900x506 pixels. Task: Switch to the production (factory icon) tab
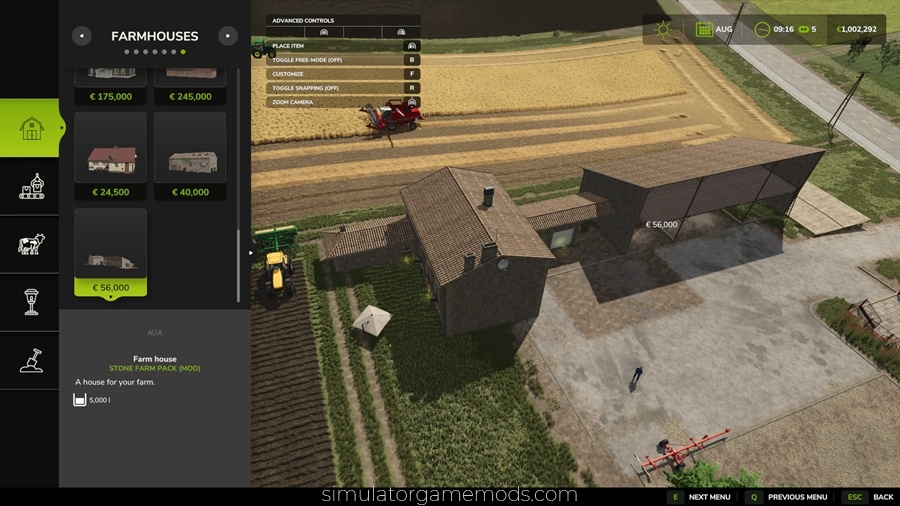coord(32,186)
